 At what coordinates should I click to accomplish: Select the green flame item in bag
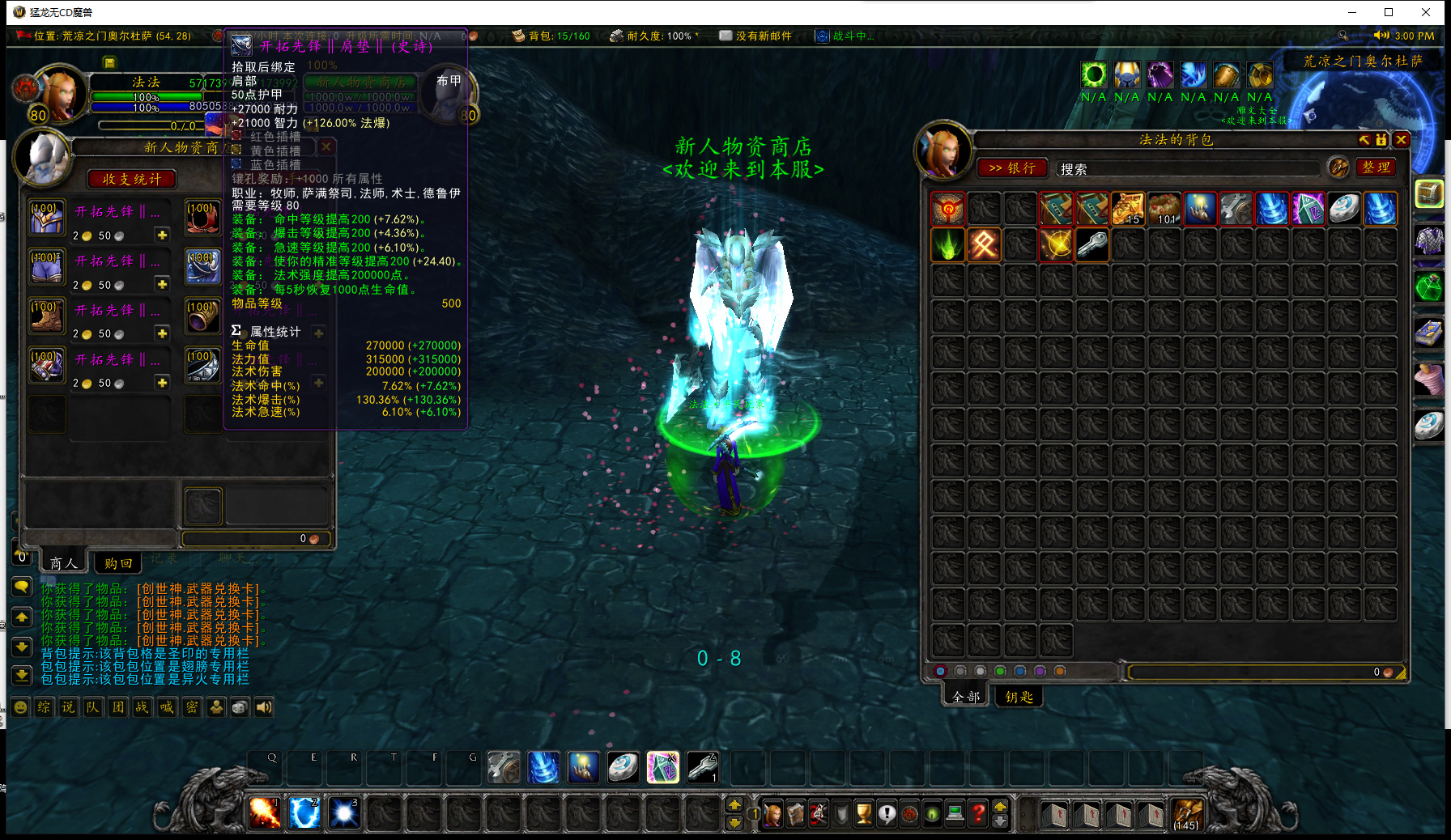click(x=947, y=244)
